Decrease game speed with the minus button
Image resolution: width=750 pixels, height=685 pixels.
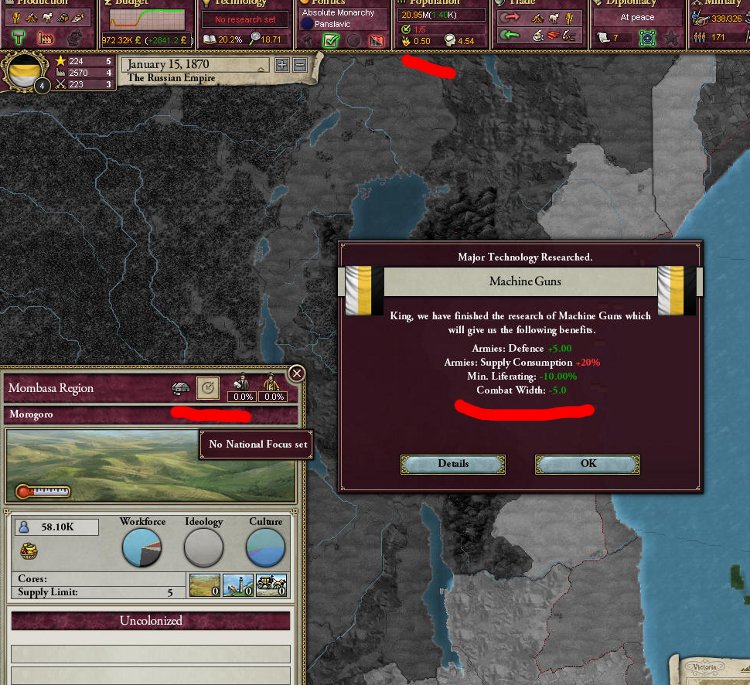click(x=299, y=65)
